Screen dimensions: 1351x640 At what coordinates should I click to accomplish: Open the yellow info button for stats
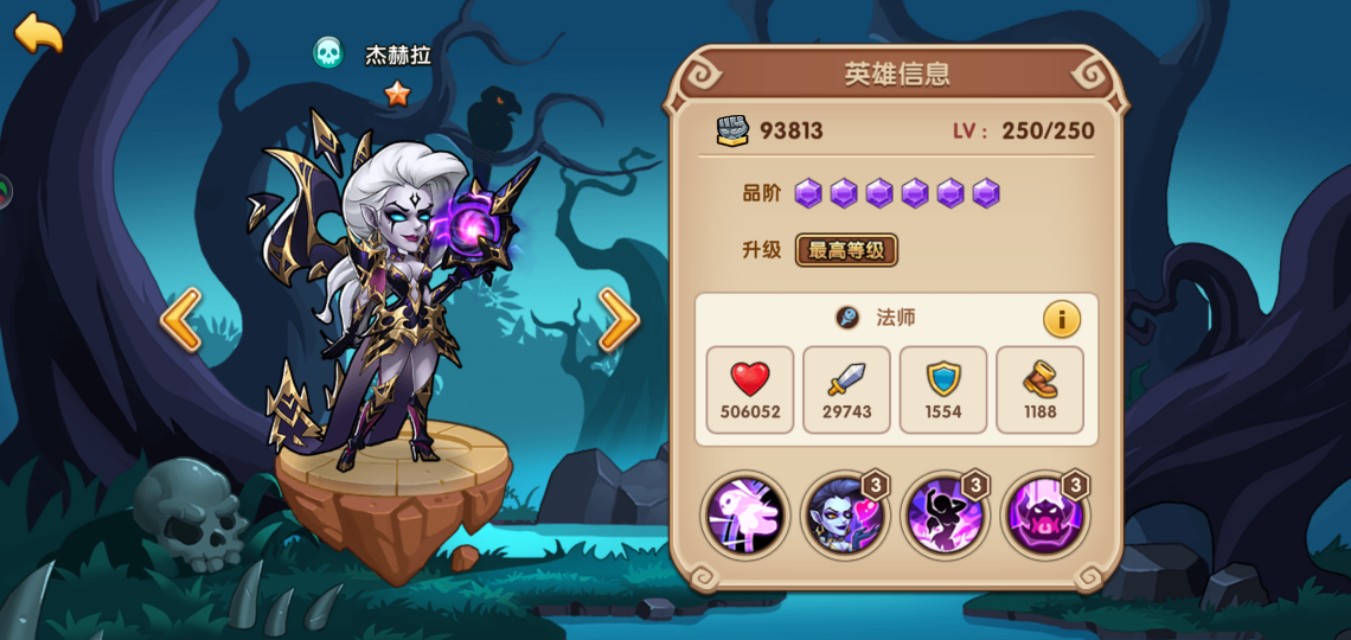(1061, 320)
